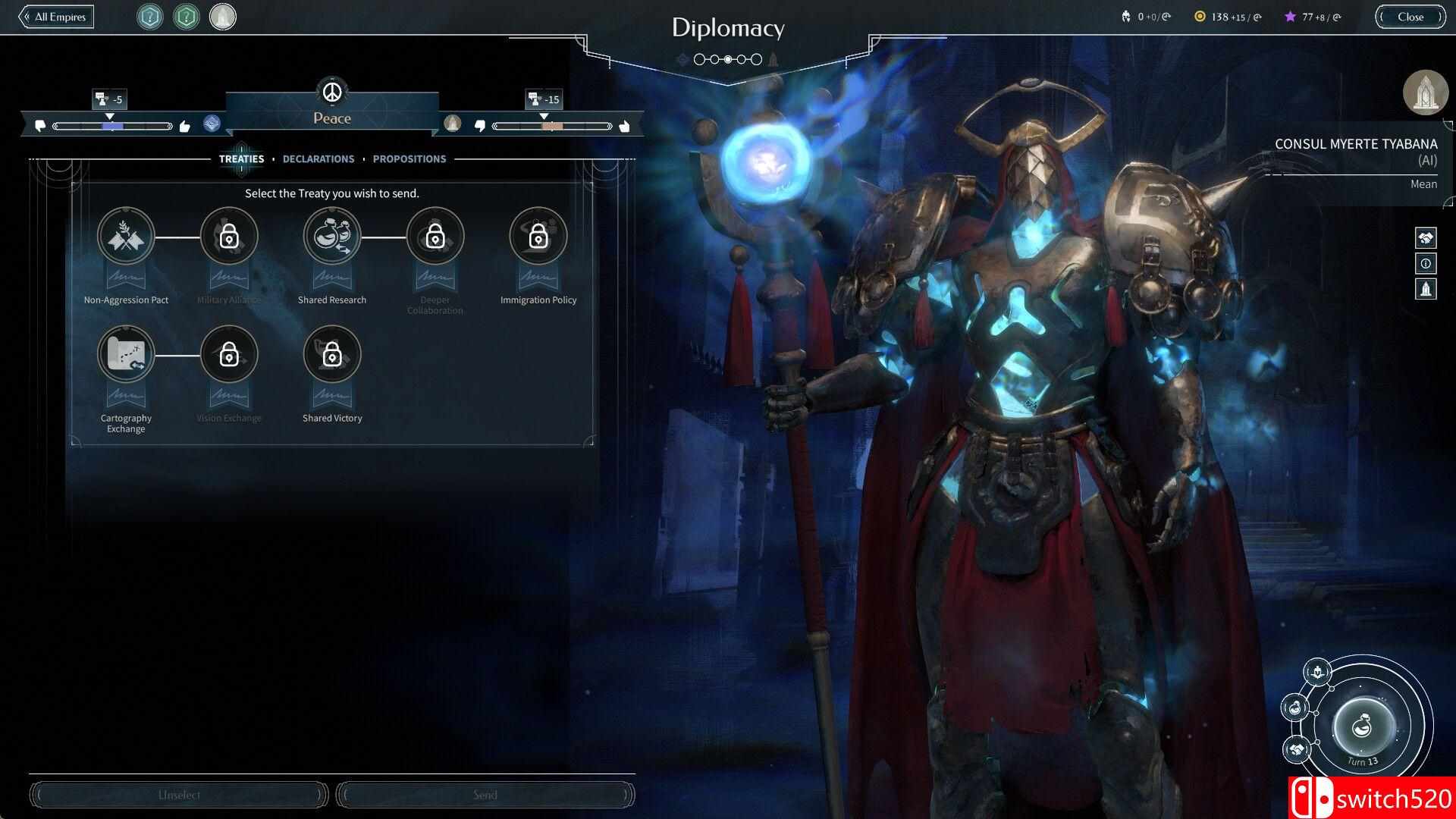Pick the Shared Victory treaty
This screenshot has height=819, width=1456.
[331, 354]
